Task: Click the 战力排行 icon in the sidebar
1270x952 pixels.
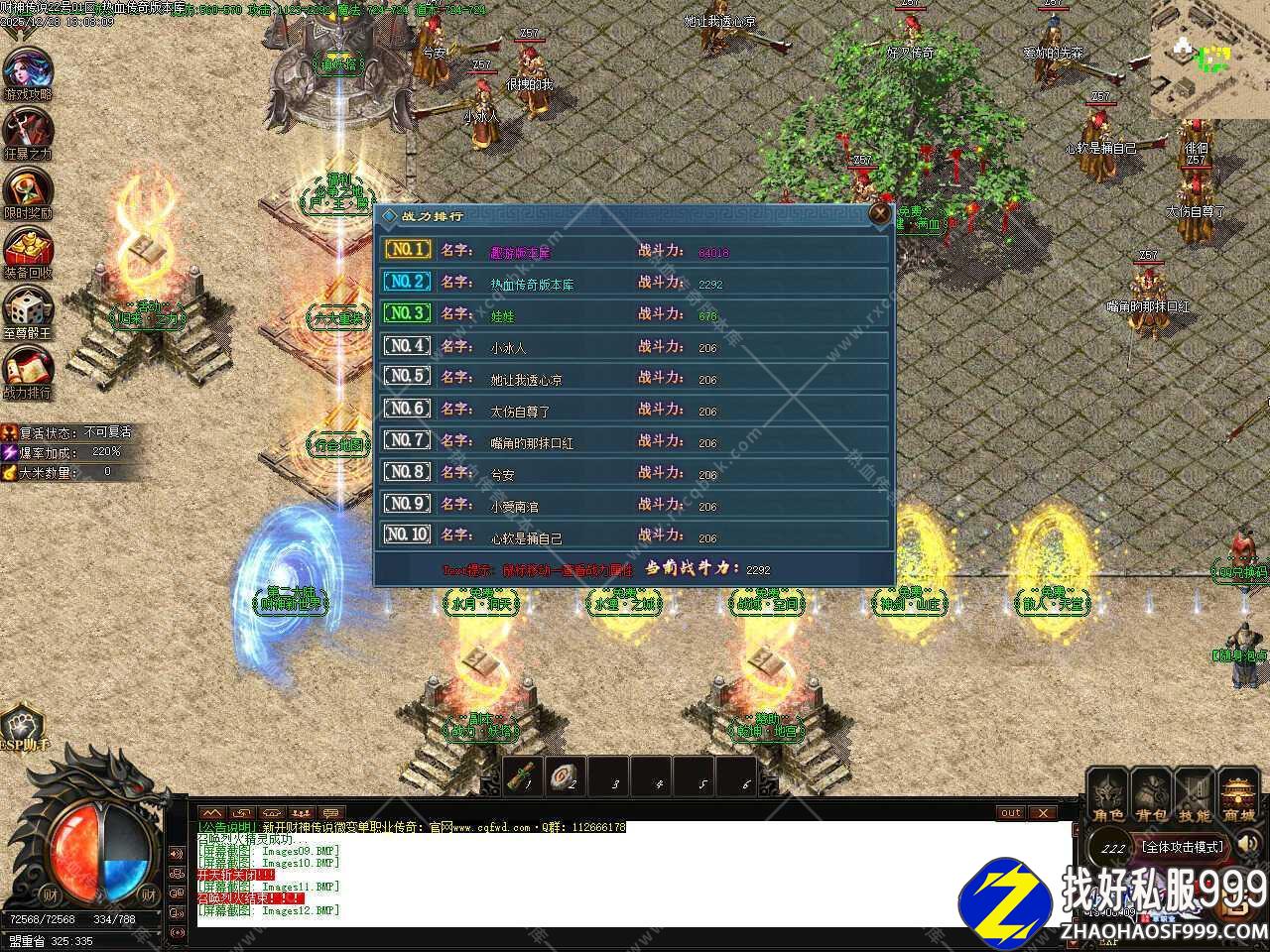Action: [27, 369]
